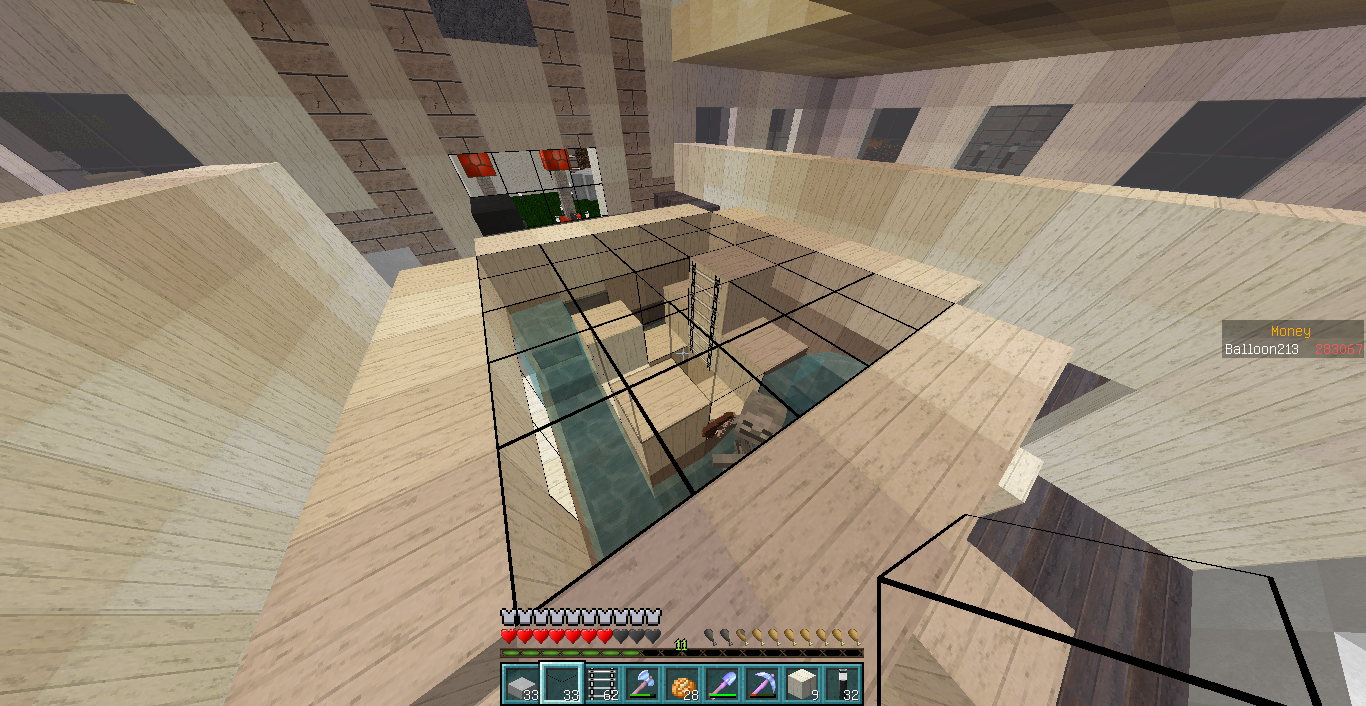Screen dimensions: 1366x706
Task: Select the grey stone slab hotbar slot
Action: [x=520, y=685]
